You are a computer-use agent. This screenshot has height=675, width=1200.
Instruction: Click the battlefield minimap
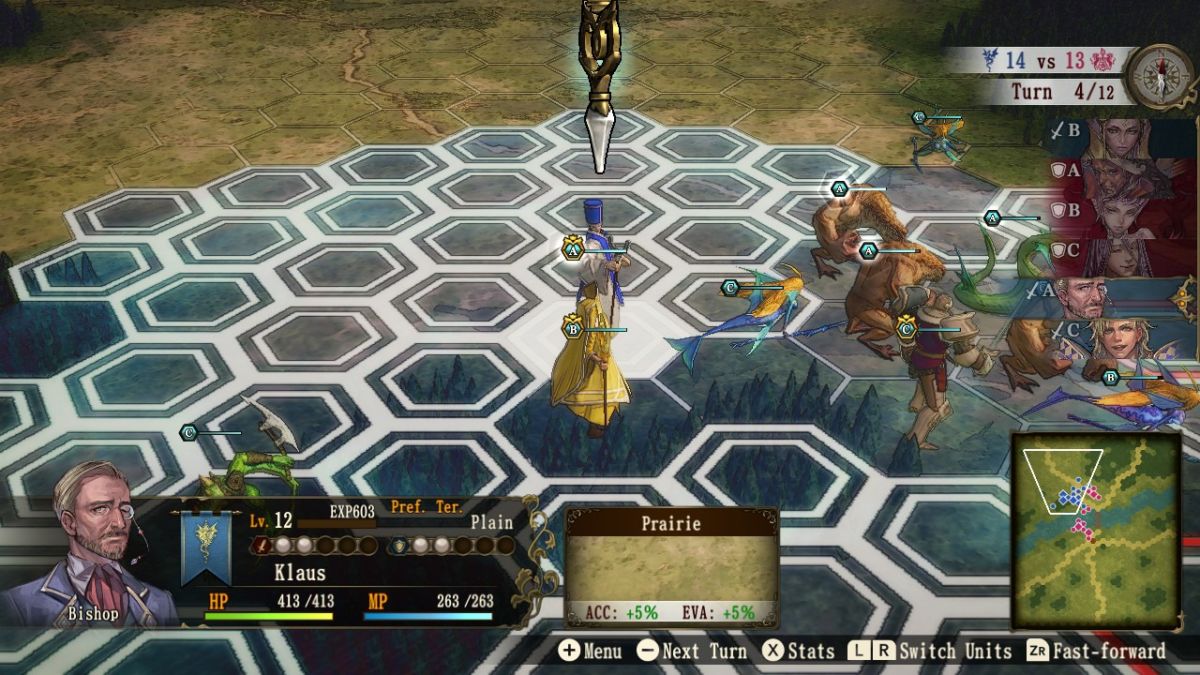pos(1096,530)
